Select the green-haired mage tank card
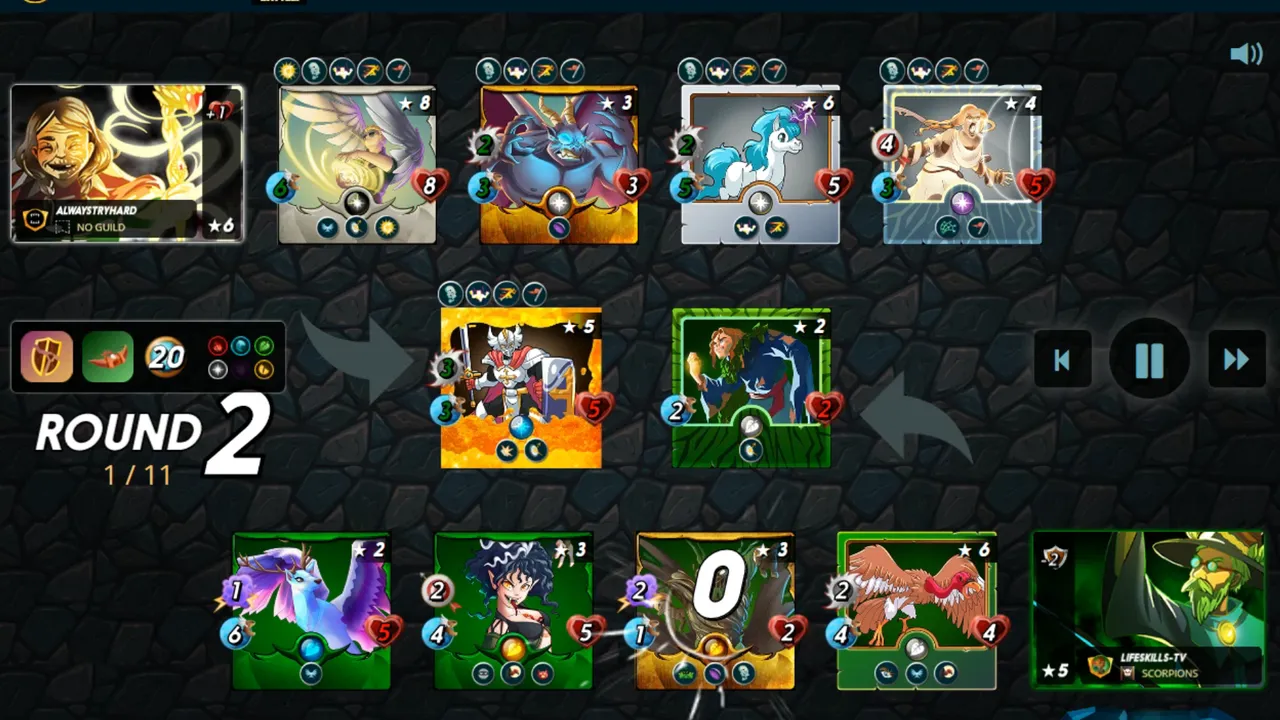The width and height of the screenshot is (1280, 720). coord(751,388)
